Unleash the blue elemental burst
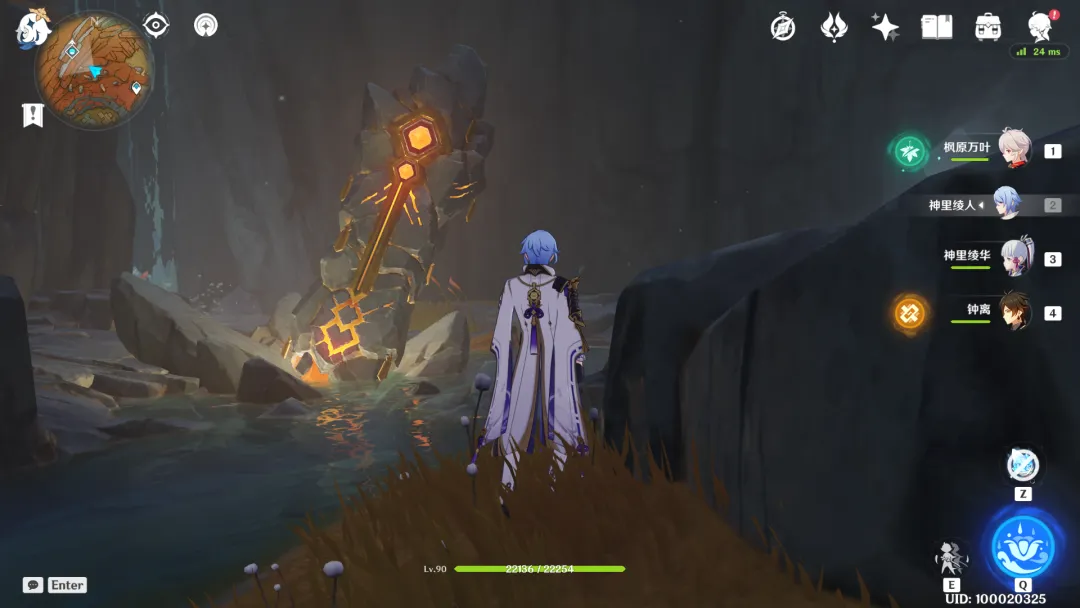 pyautogui.click(x=1022, y=545)
